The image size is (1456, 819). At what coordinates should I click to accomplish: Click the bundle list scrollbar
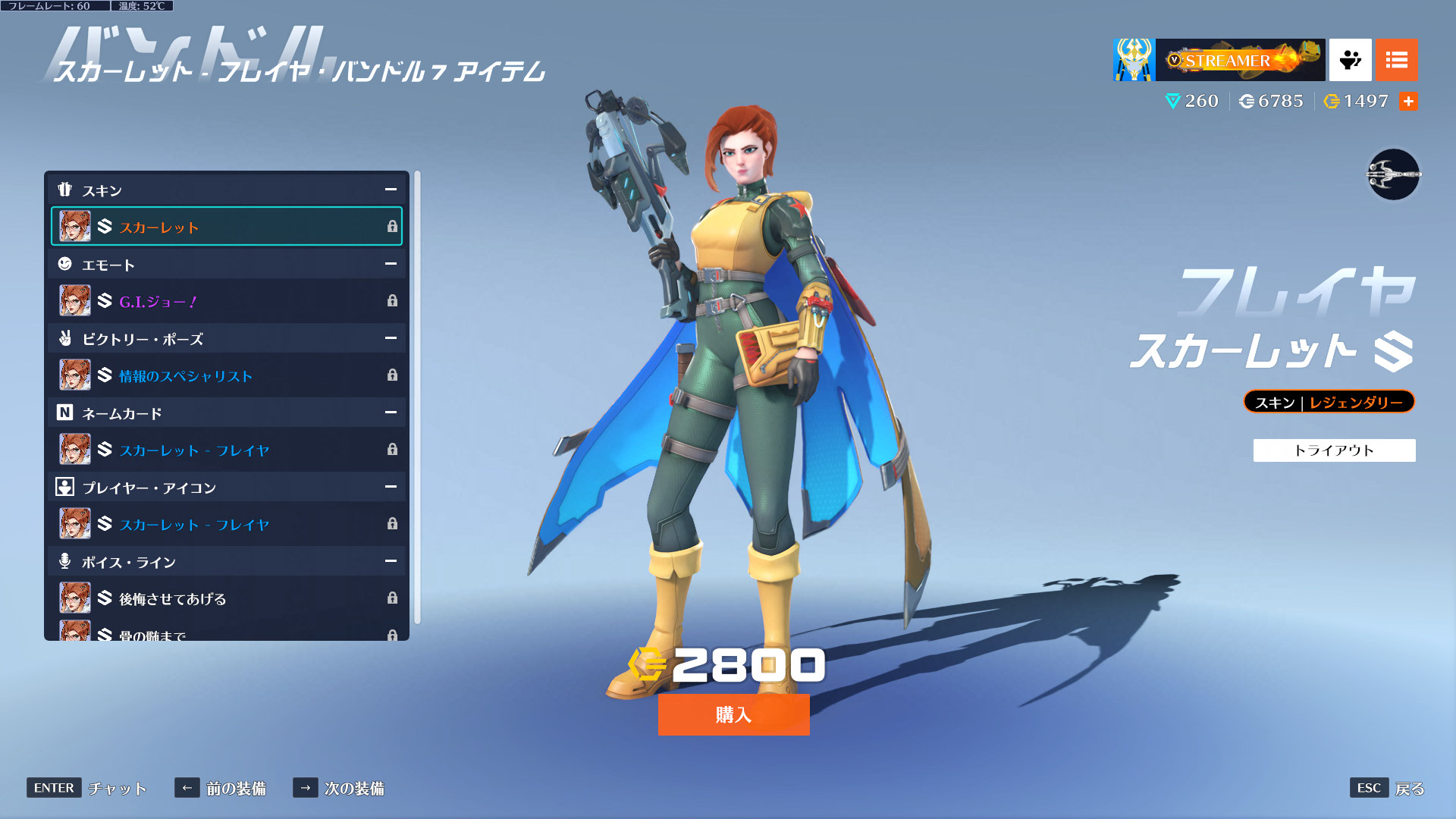pyautogui.click(x=417, y=398)
